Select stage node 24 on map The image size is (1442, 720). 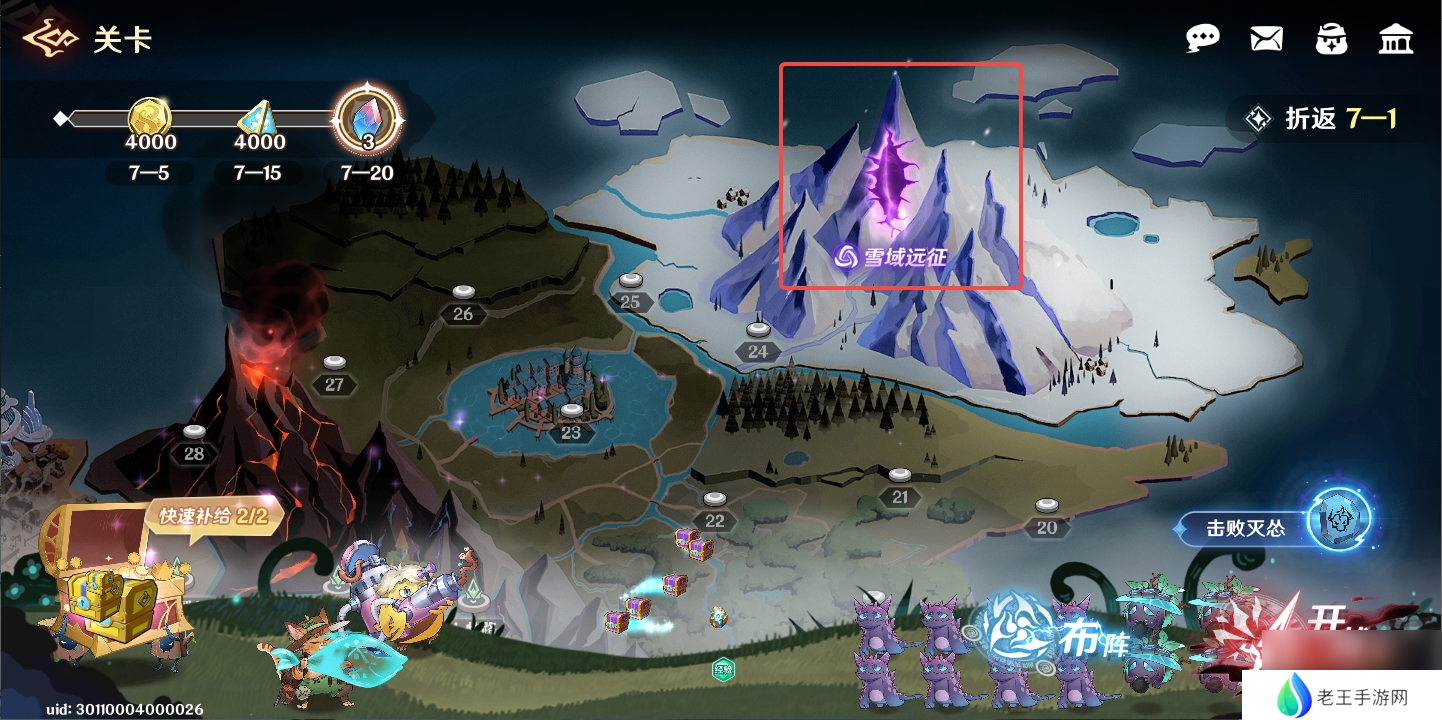click(x=758, y=342)
